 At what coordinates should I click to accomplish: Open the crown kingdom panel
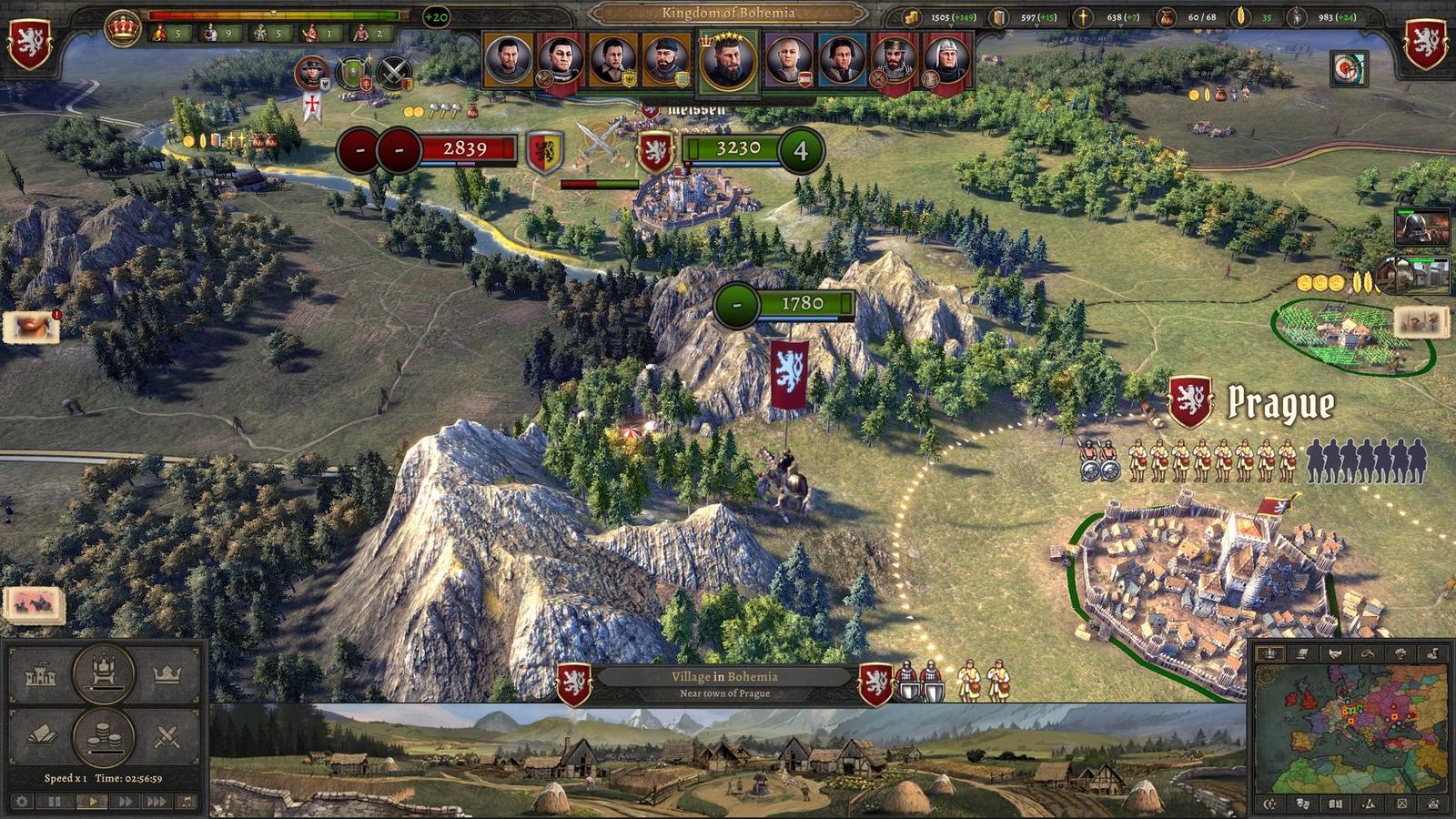(167, 675)
